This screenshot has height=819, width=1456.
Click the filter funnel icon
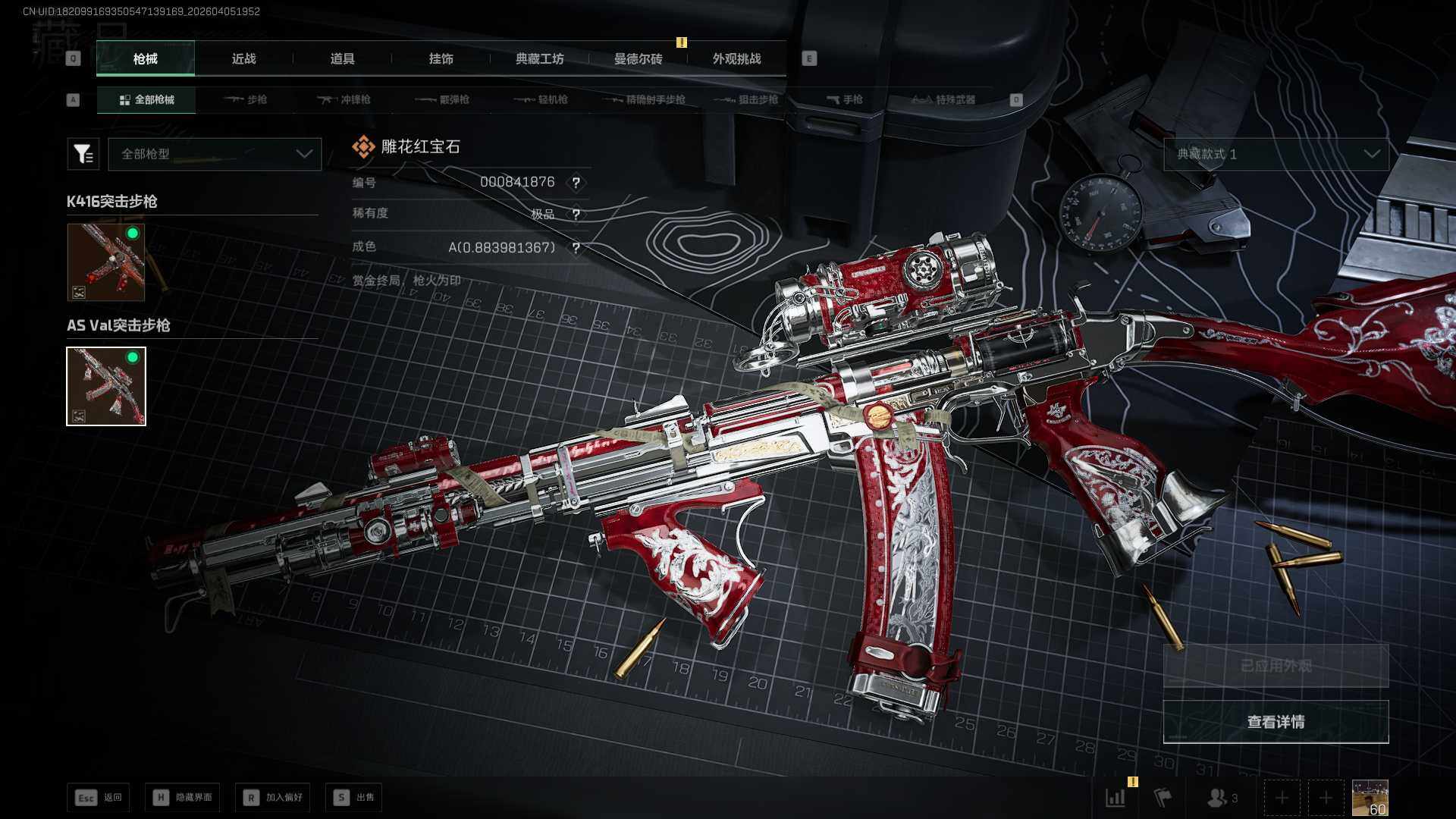point(83,154)
